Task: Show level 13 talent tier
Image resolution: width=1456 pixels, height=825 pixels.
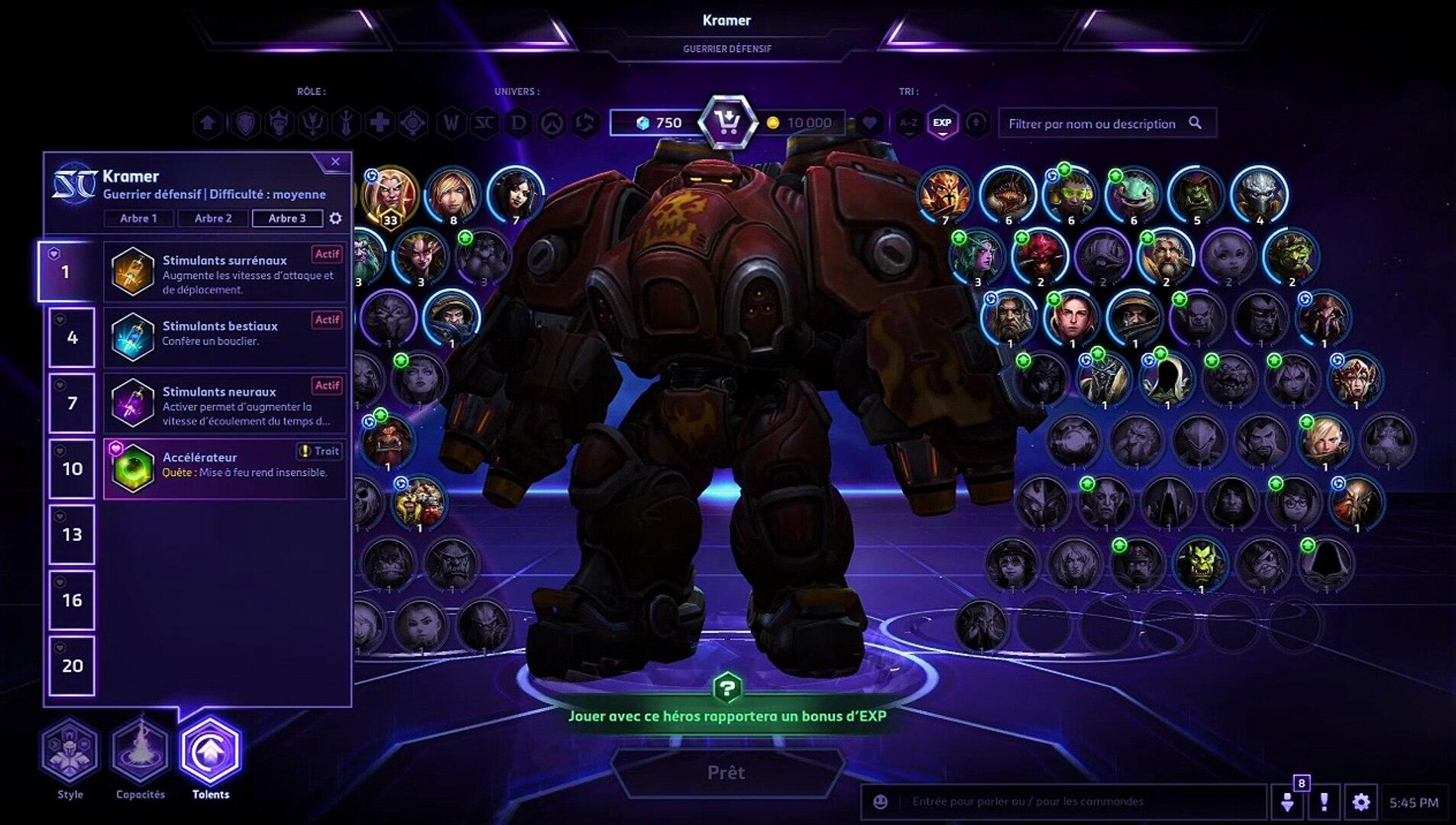Action: pos(72,534)
